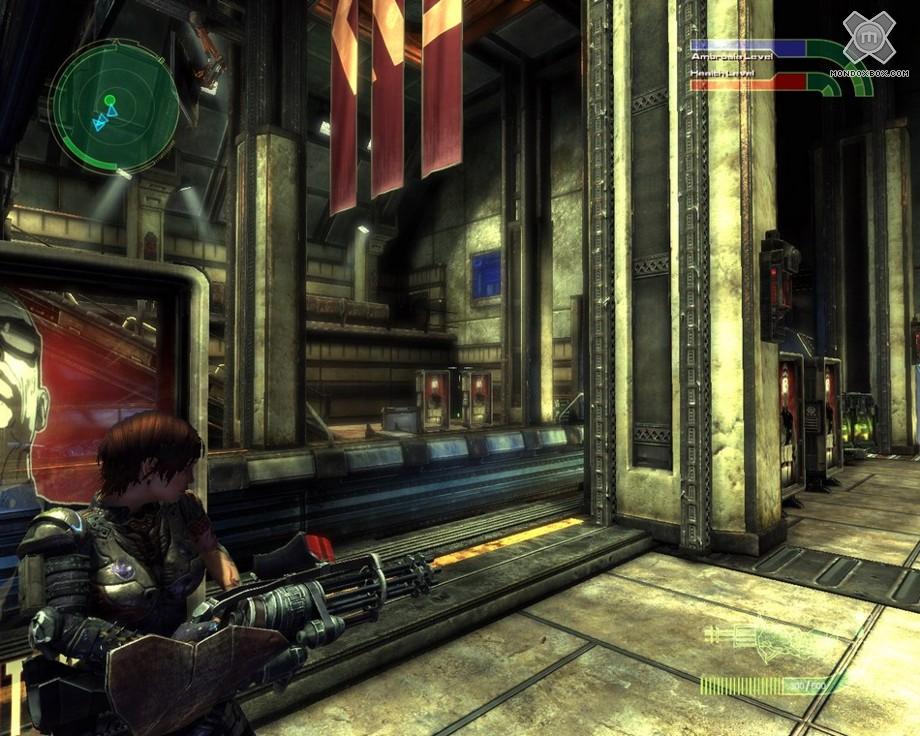
Task: Click the MondoXbox watermark logo
Action: click(x=868, y=39)
